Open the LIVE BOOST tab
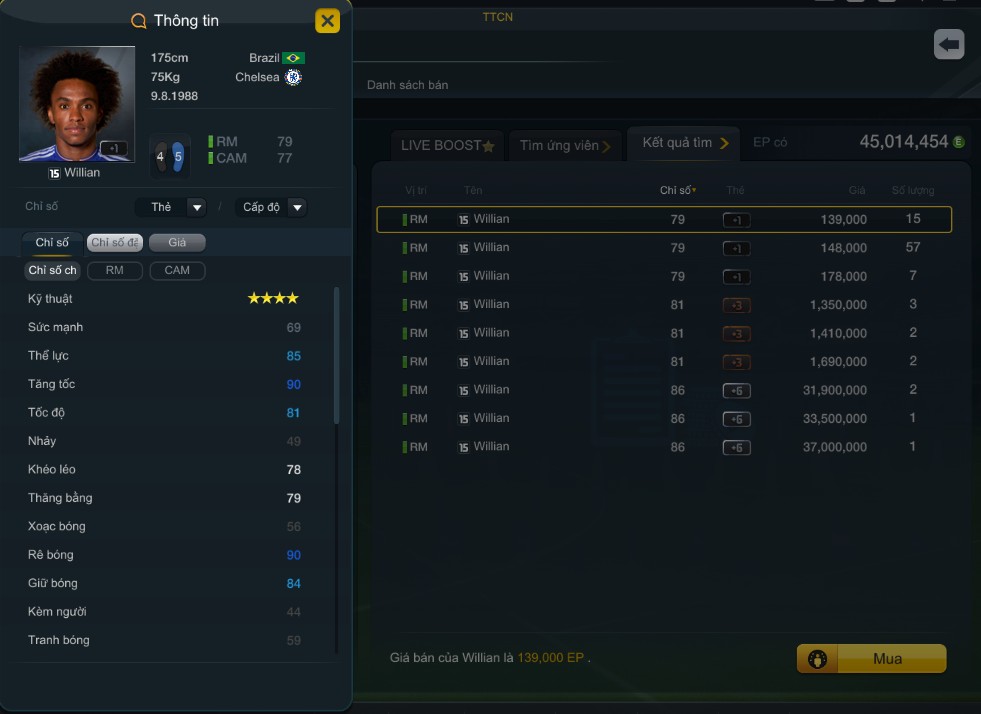This screenshot has height=714, width=981. coord(447,145)
